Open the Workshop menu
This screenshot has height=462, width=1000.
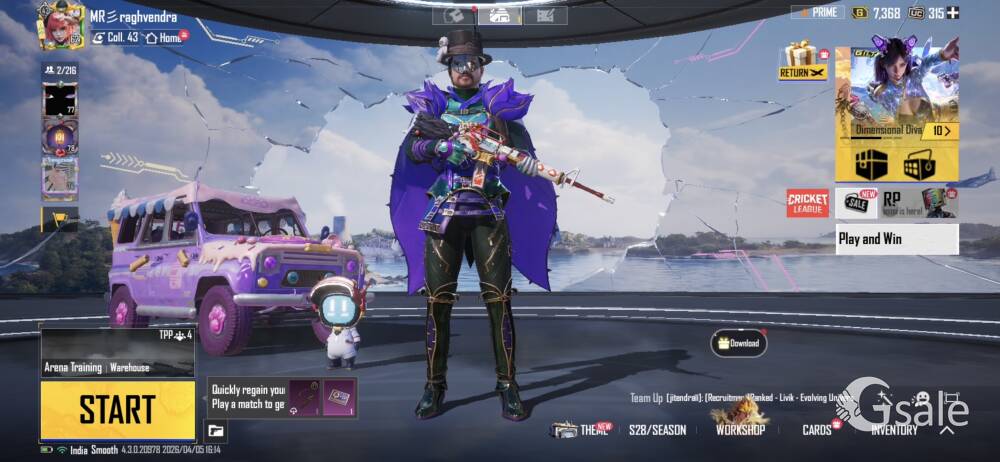pos(740,428)
